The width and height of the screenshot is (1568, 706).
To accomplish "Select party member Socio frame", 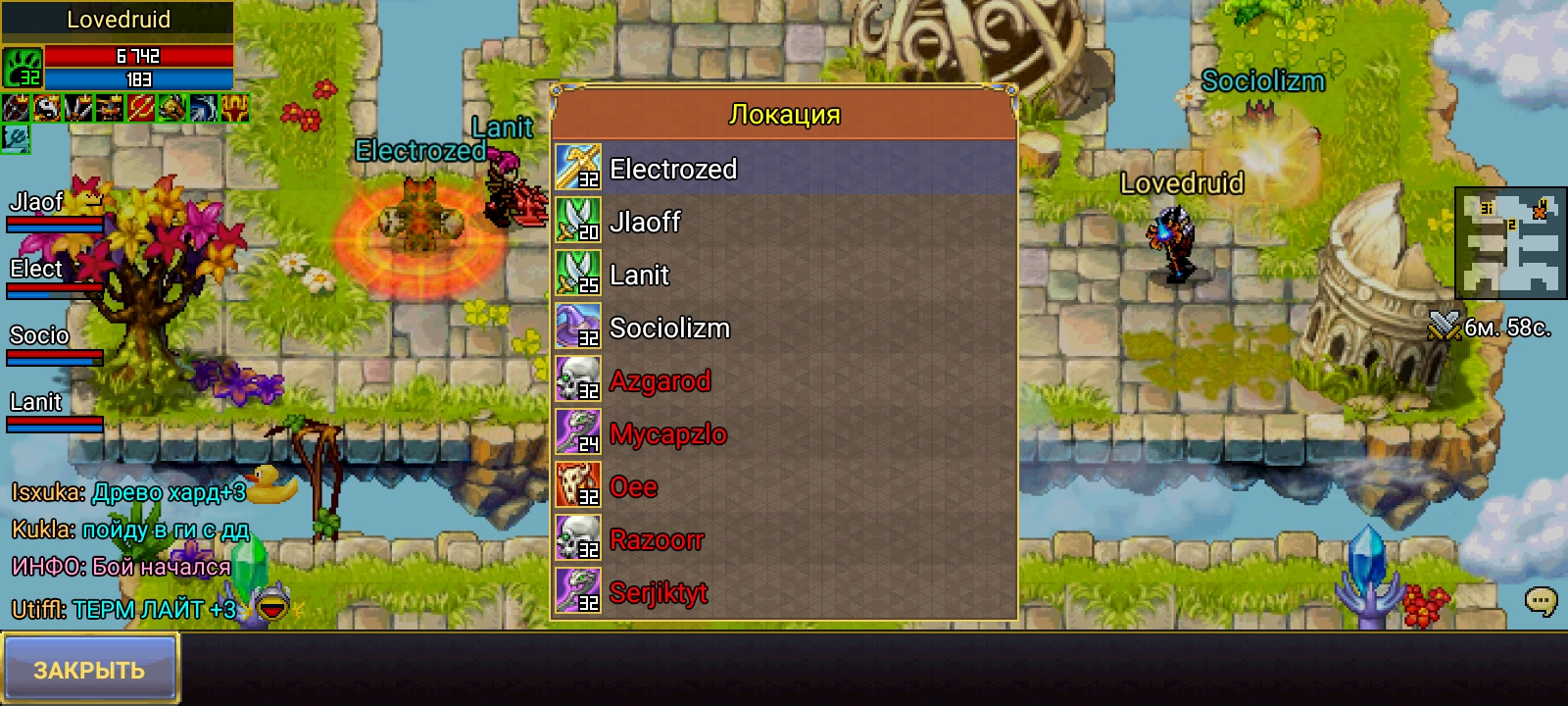I will pos(54,345).
